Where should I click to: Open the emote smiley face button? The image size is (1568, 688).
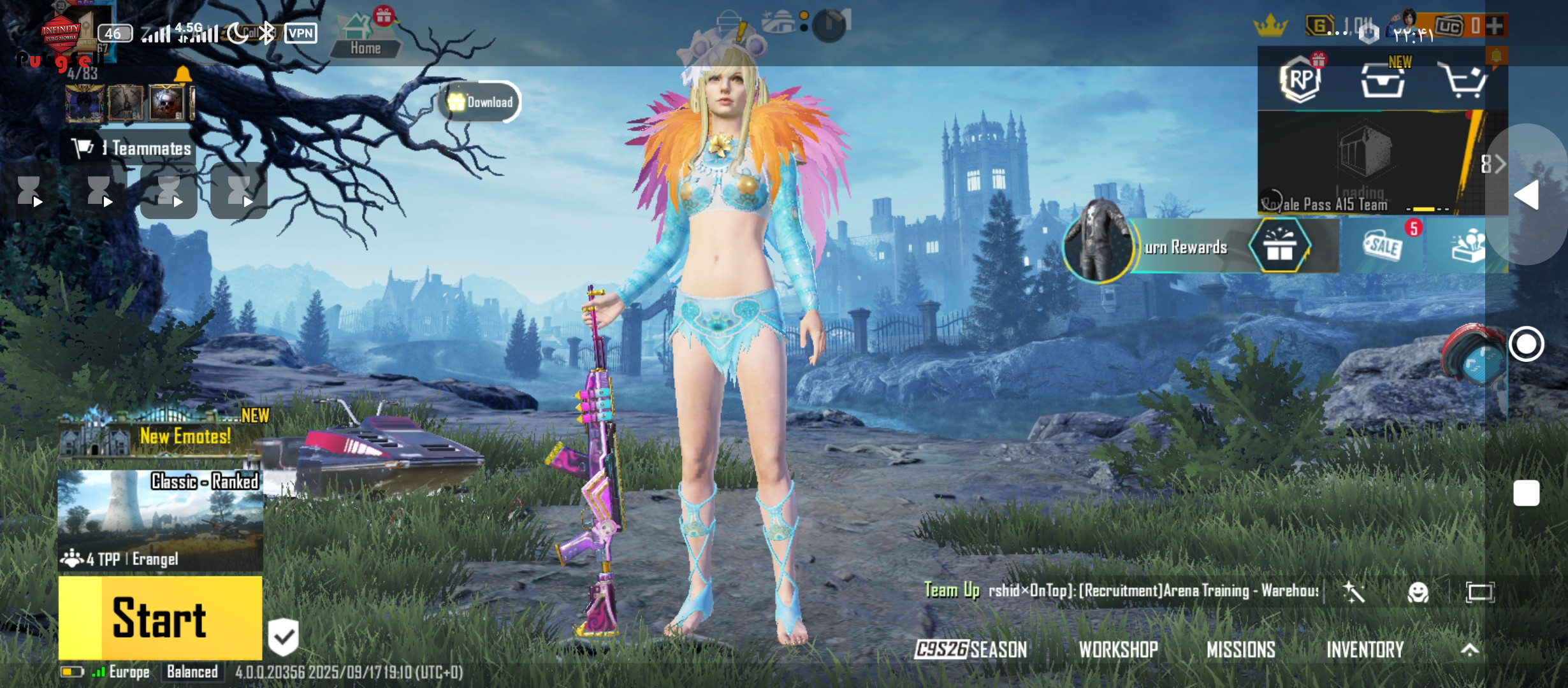1418,592
